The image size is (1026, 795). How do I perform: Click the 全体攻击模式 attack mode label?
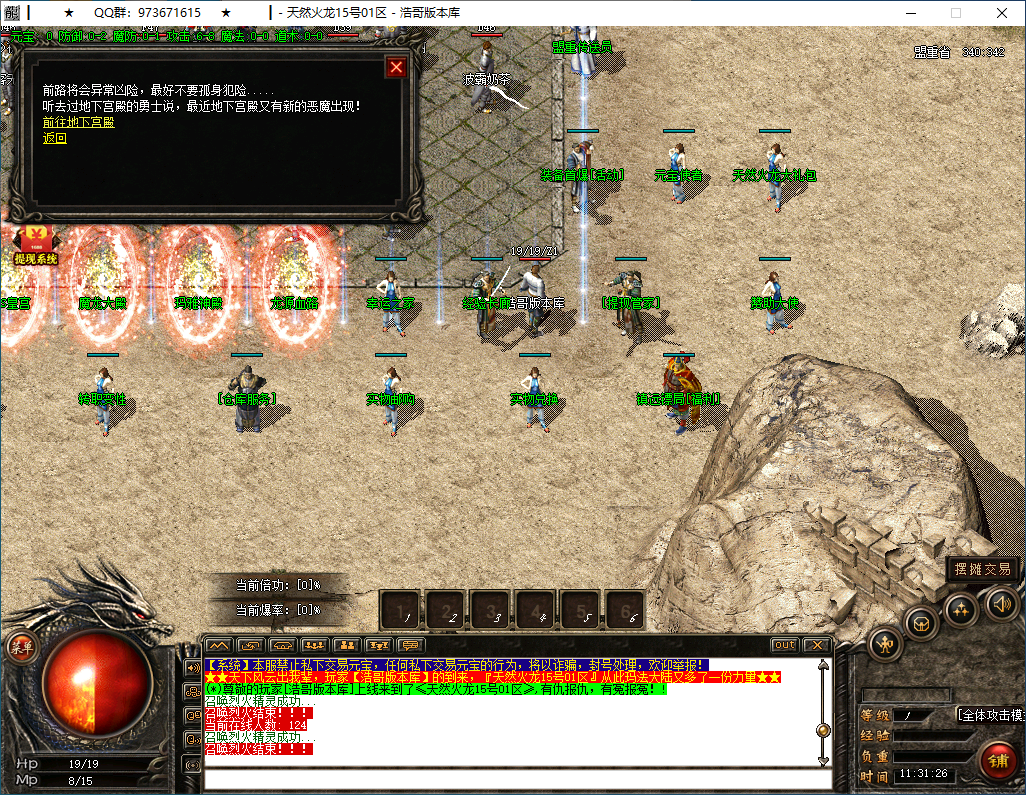[x=989, y=715]
